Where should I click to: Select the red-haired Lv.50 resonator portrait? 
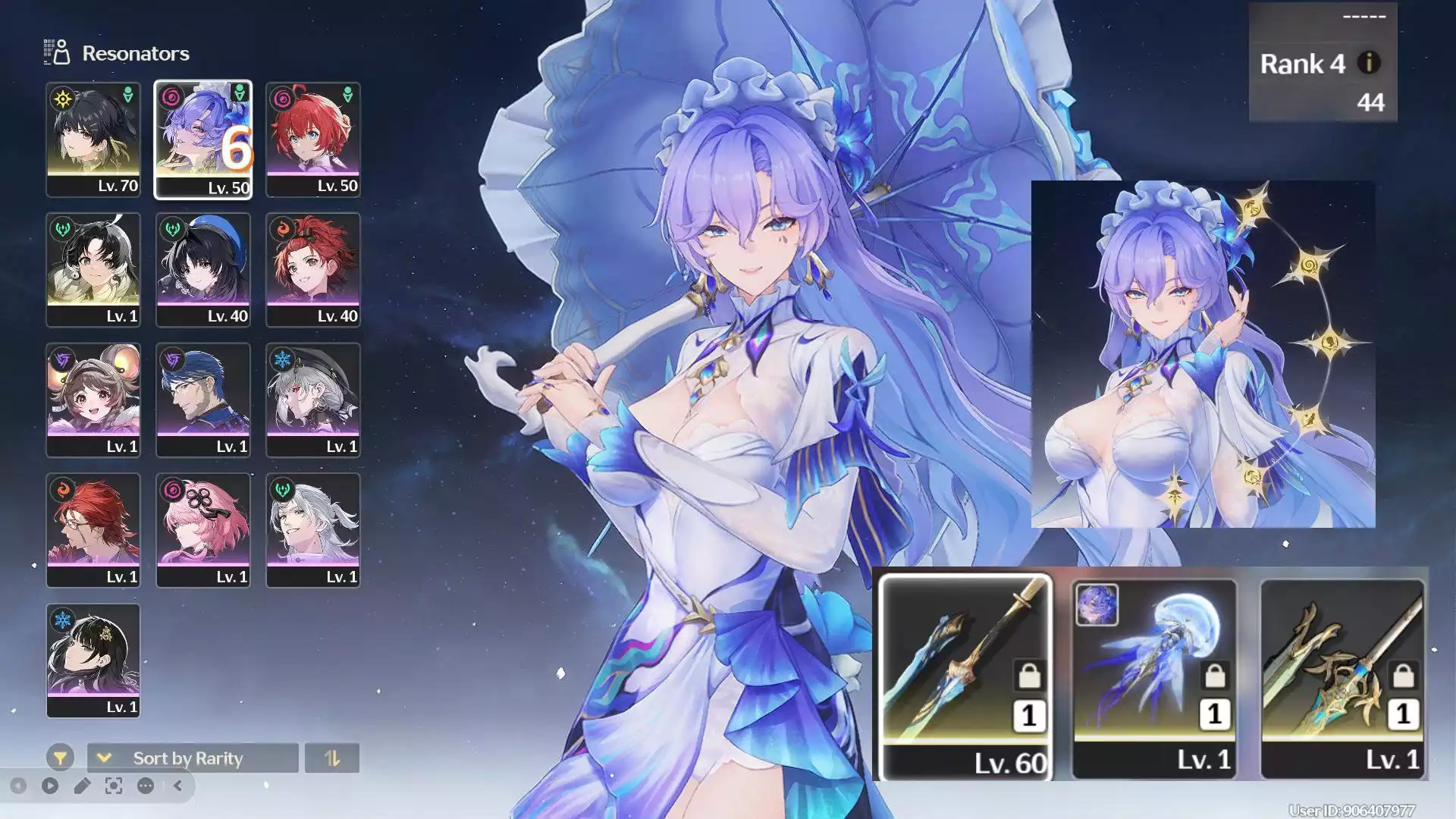(314, 140)
